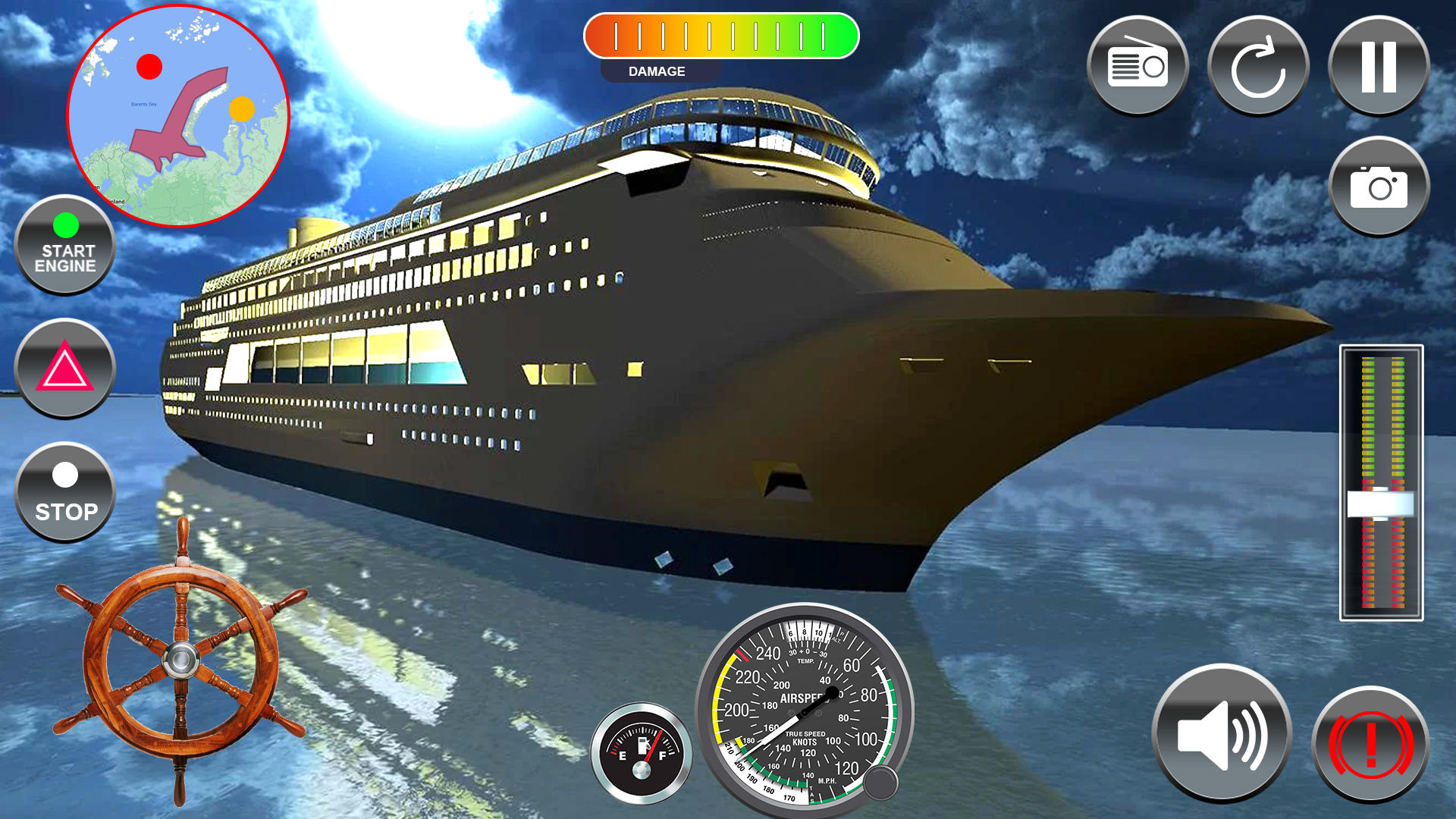
Task: Select the yellow marker on the minimap
Action: (x=242, y=109)
